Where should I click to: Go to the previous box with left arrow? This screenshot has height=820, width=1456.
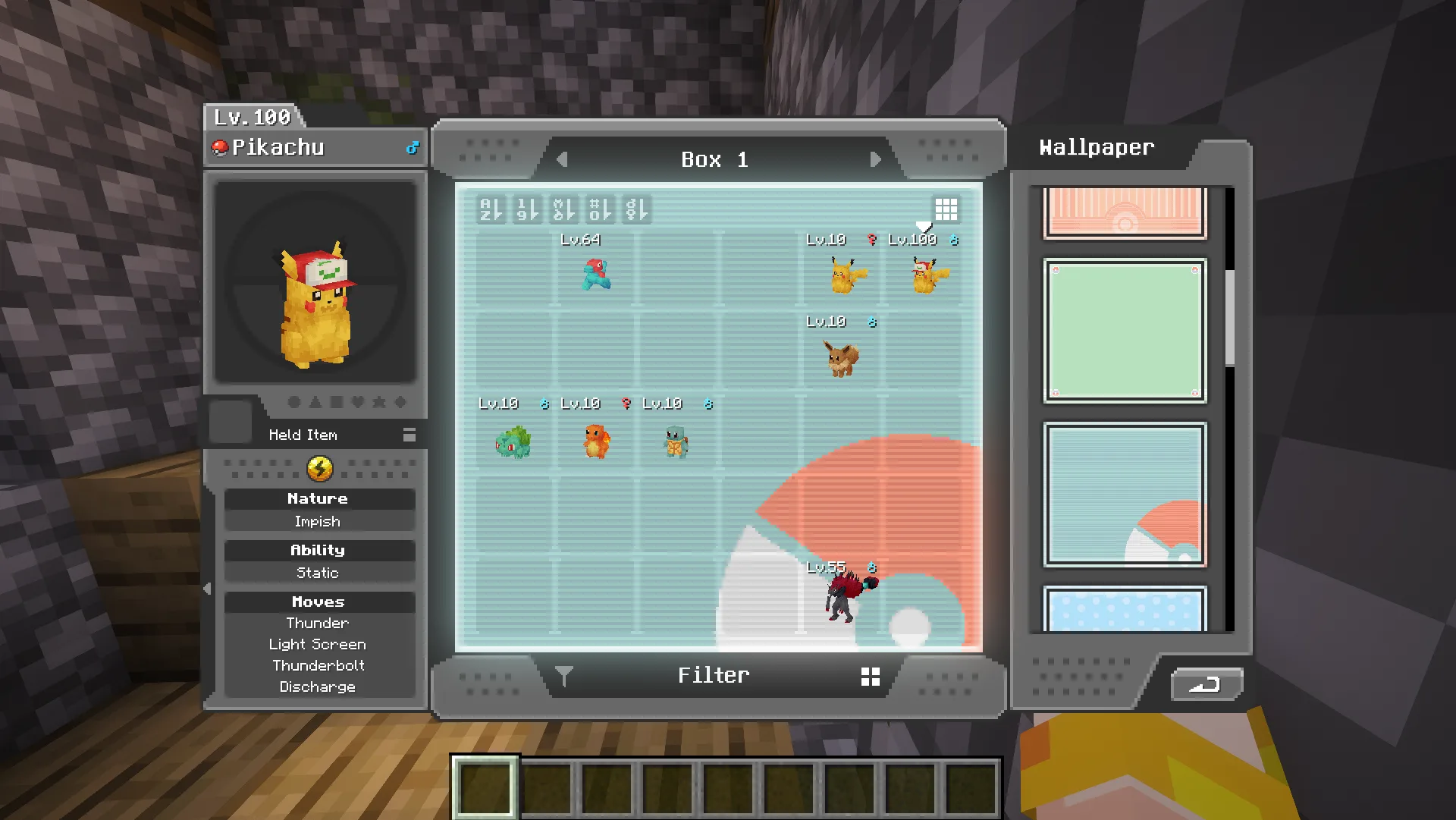[x=562, y=160]
